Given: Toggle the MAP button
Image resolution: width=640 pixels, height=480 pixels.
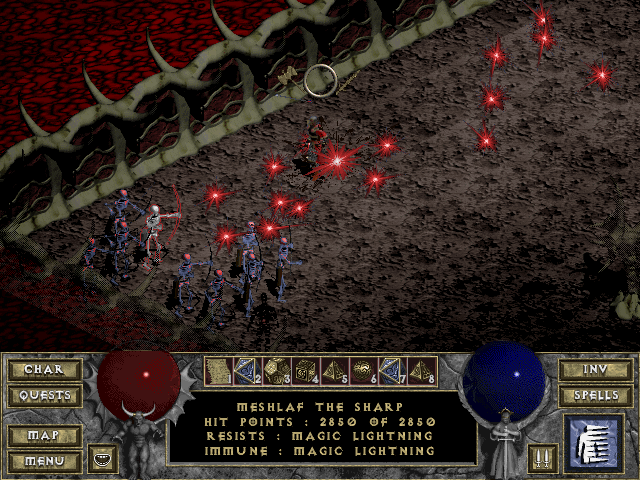Looking at the screenshot, I should click(44, 436).
